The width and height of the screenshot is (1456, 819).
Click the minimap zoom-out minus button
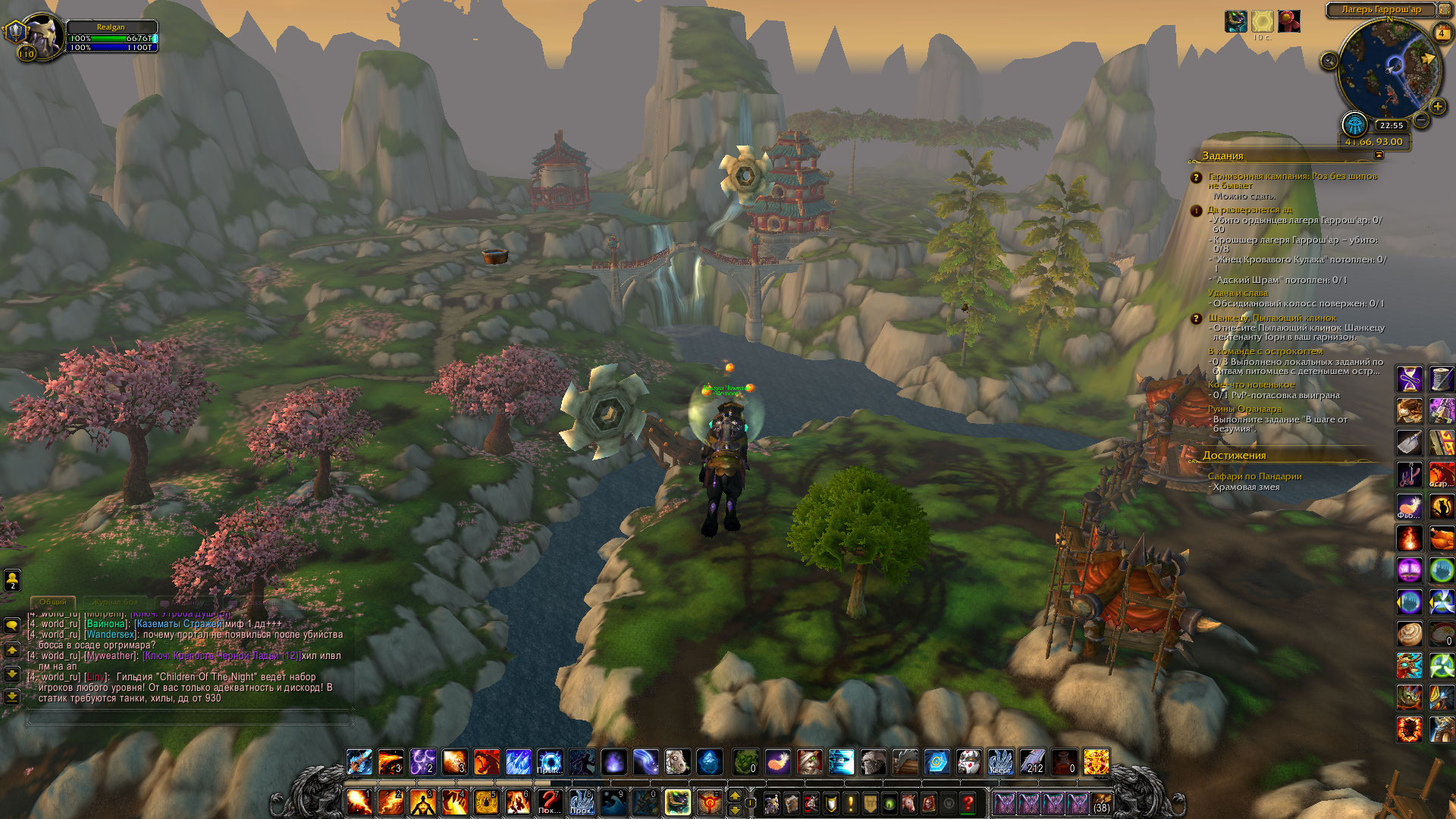pos(1422,120)
